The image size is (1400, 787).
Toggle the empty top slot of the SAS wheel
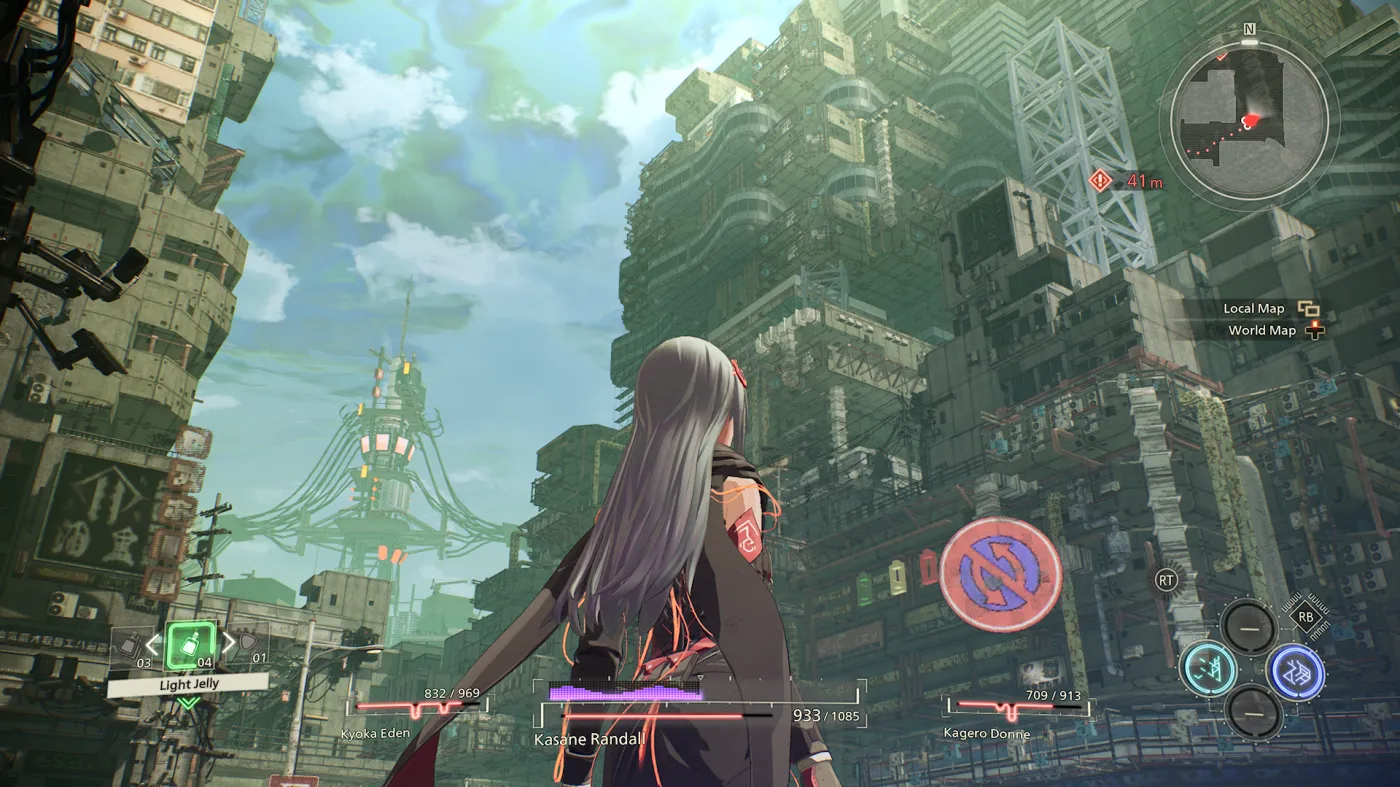coord(1249,629)
